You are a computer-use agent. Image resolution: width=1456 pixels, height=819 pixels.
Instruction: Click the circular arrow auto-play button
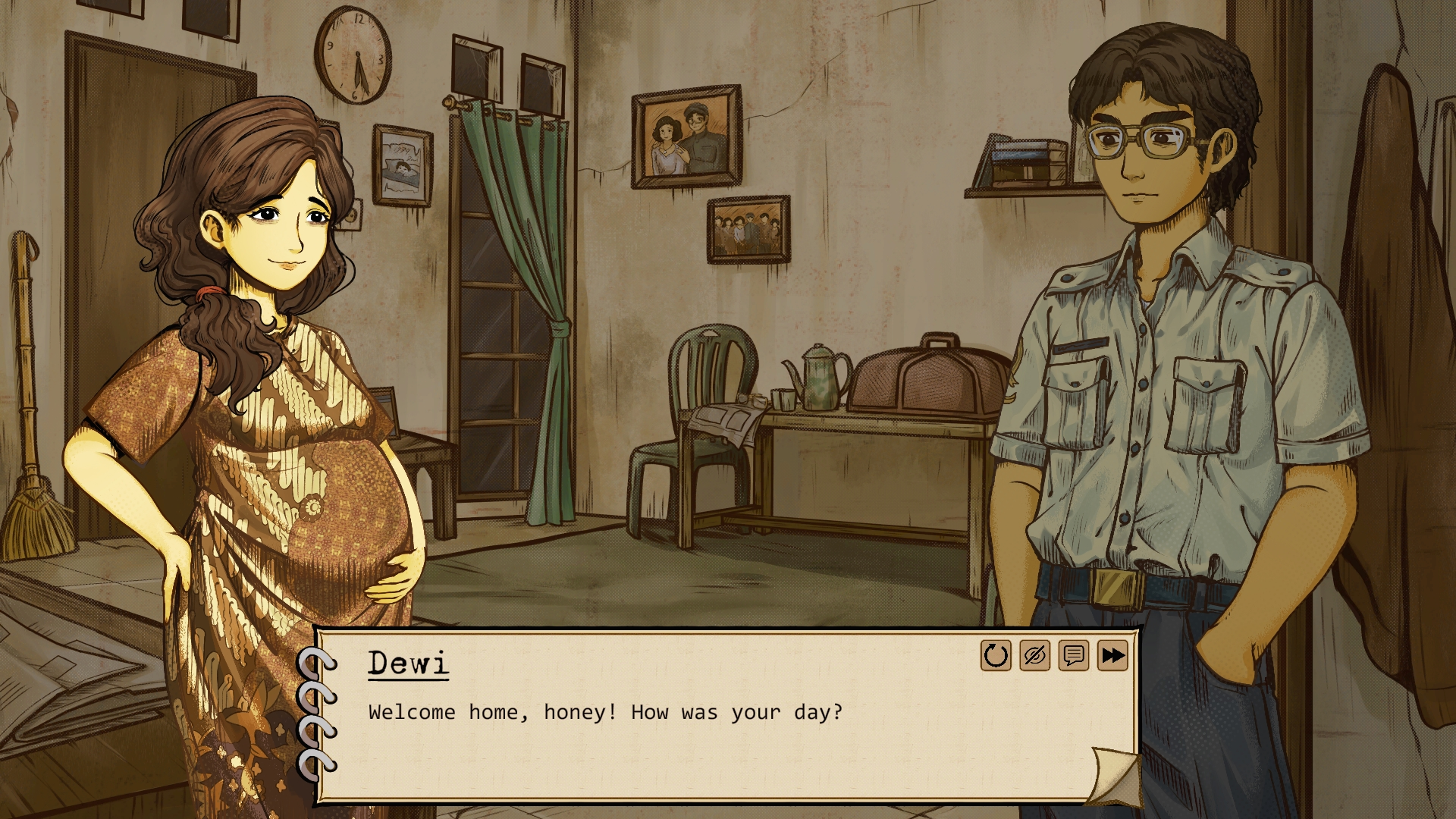pyautogui.click(x=996, y=655)
